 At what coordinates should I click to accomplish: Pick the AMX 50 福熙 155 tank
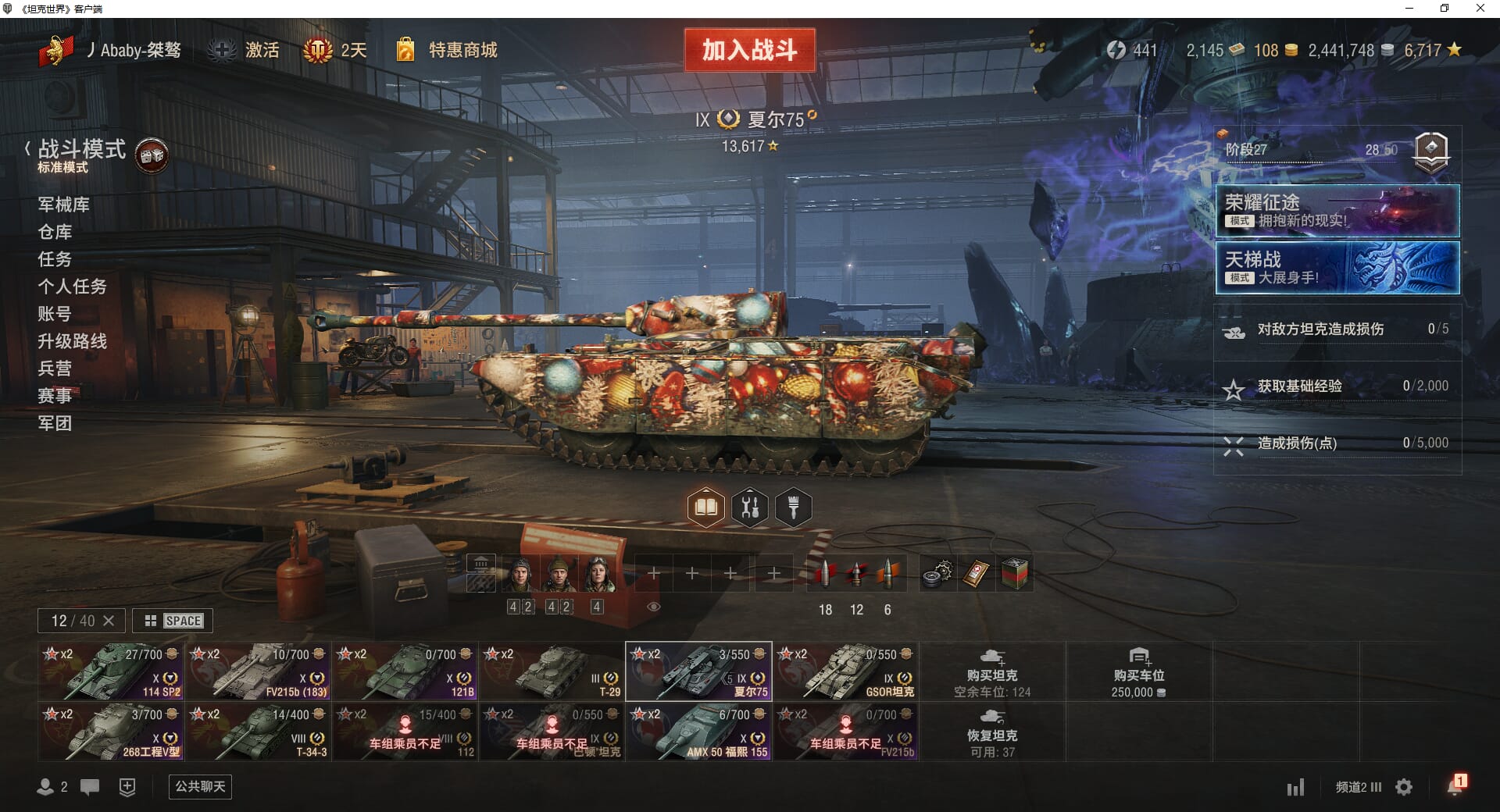(698, 732)
